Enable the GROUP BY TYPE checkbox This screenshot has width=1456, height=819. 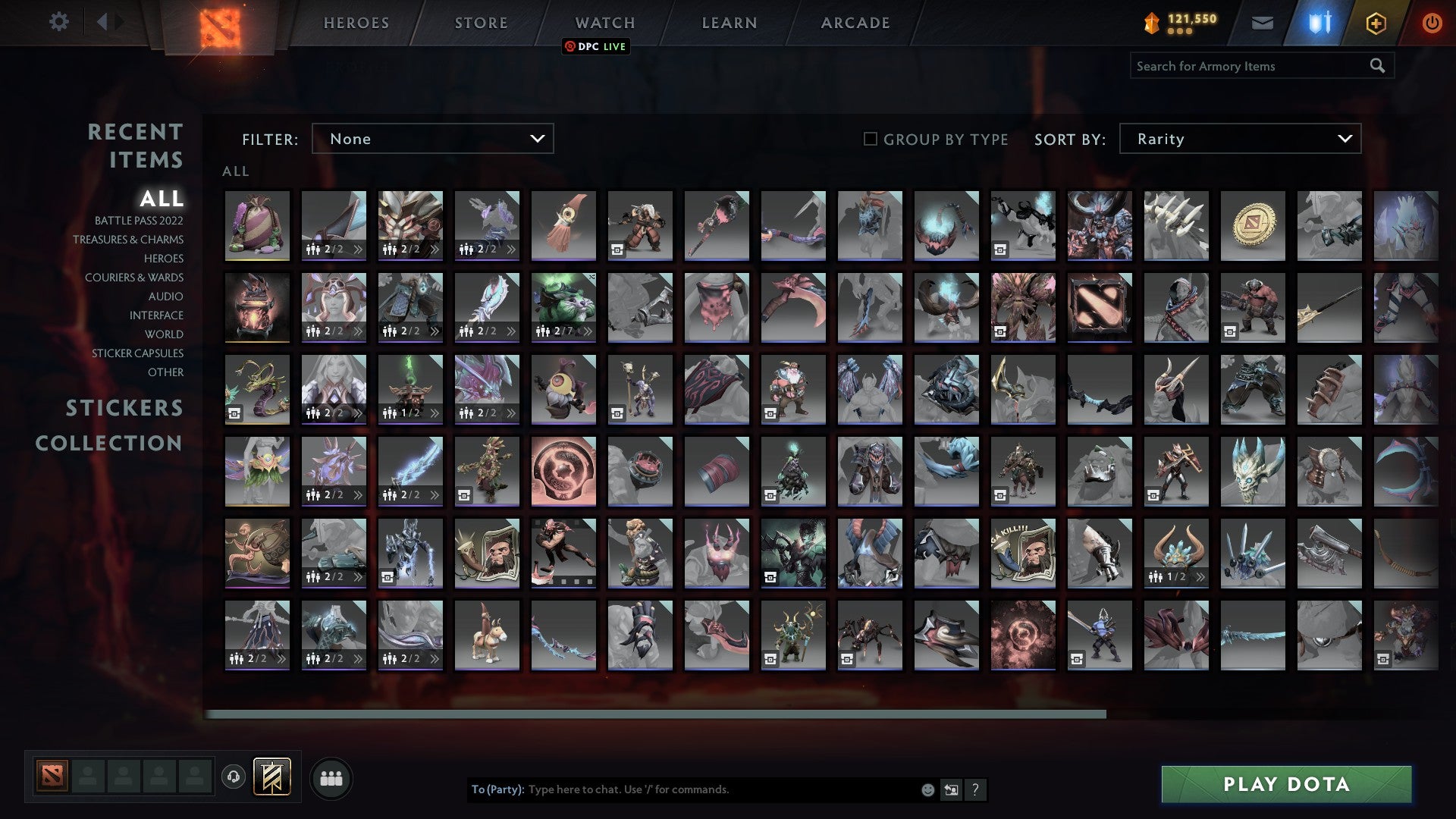tap(869, 140)
